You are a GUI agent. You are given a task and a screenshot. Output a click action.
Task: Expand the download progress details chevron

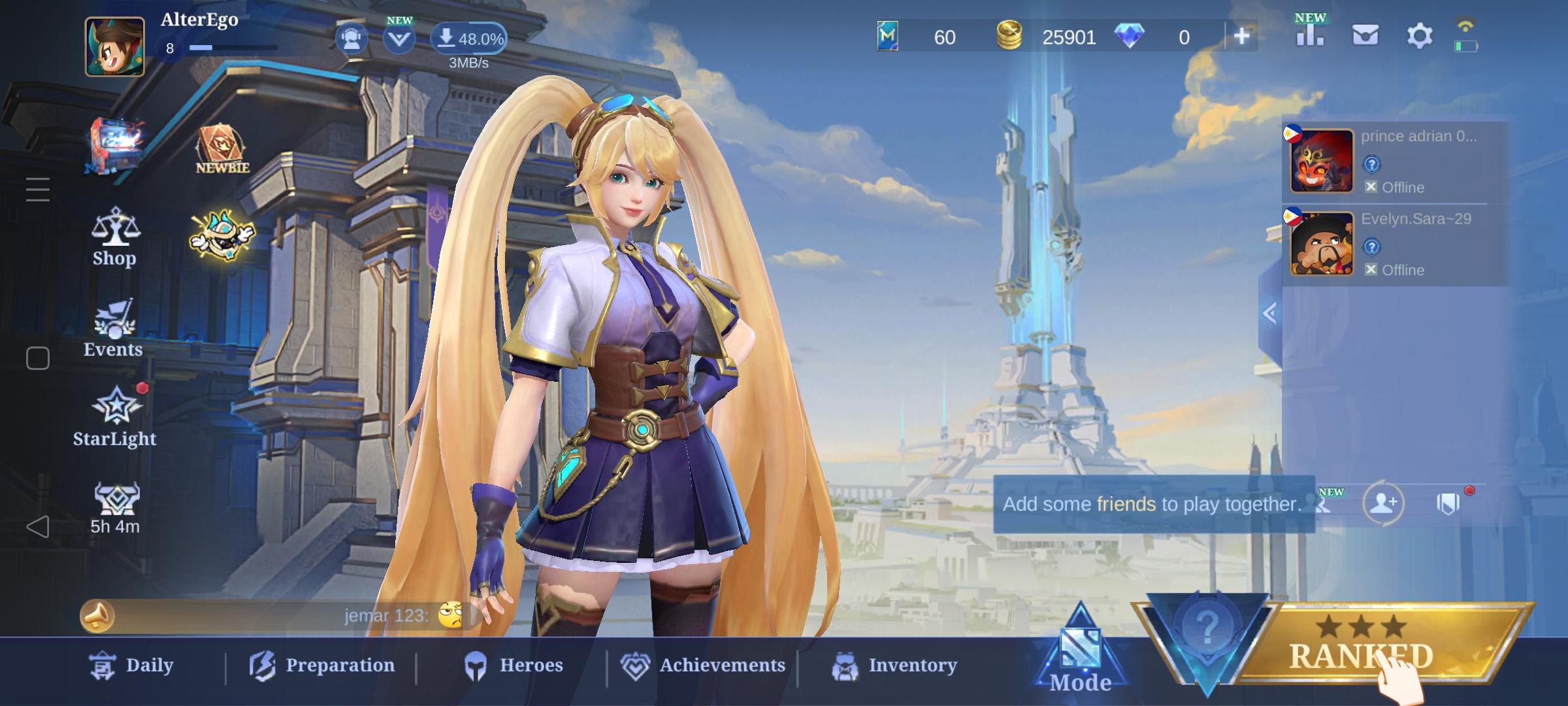point(399,39)
